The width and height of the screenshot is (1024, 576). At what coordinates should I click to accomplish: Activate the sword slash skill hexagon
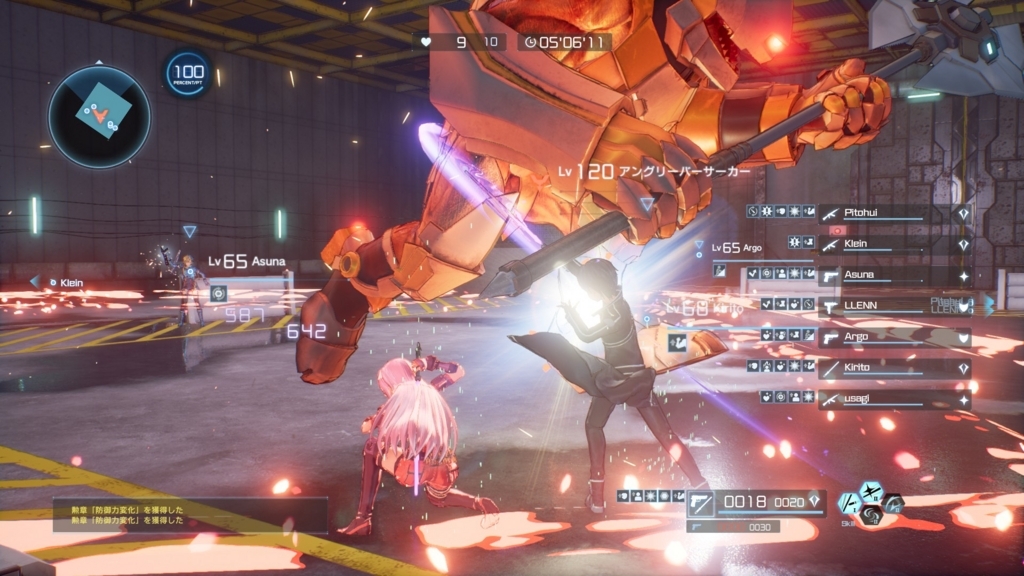847,505
